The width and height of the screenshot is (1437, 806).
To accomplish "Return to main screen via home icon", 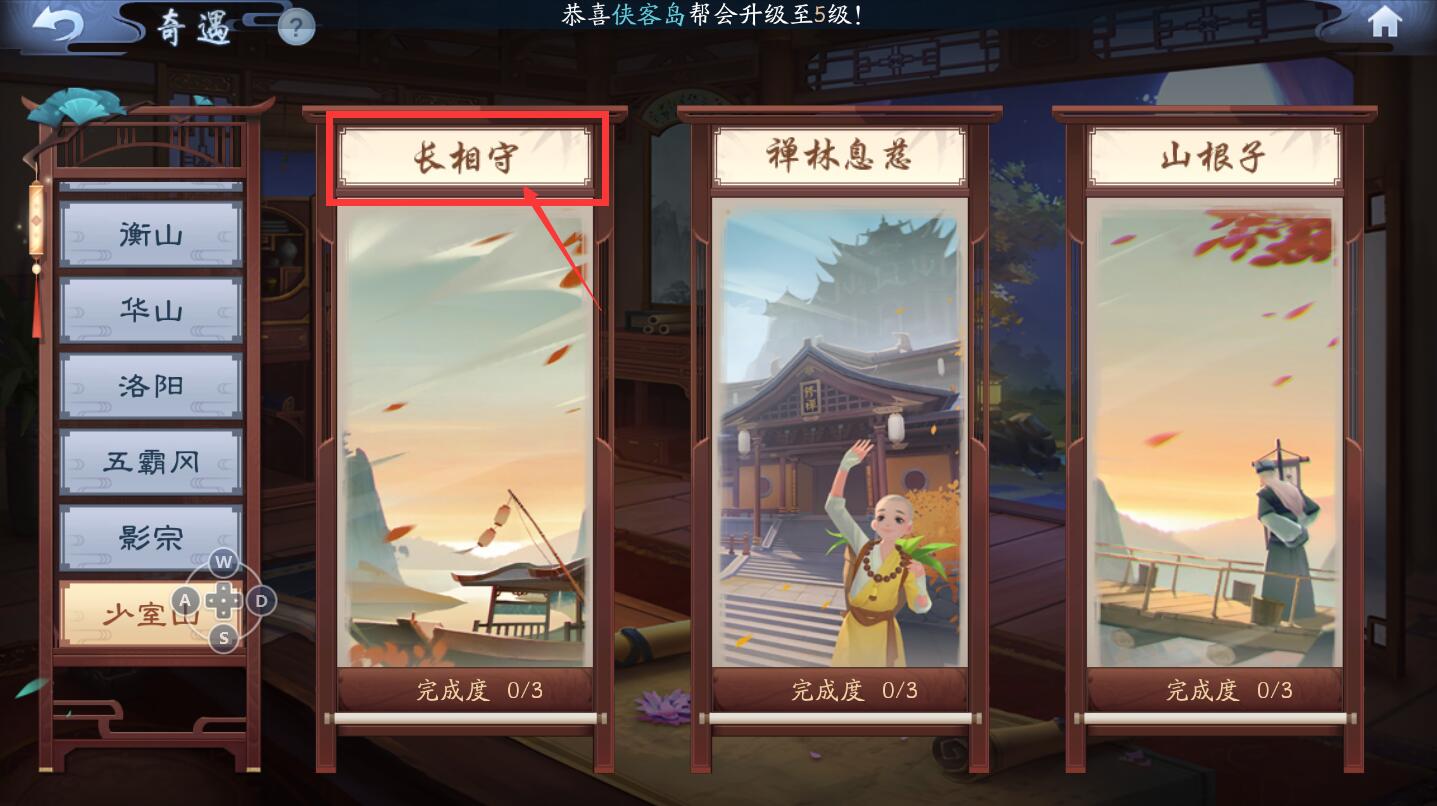I will (1385, 23).
